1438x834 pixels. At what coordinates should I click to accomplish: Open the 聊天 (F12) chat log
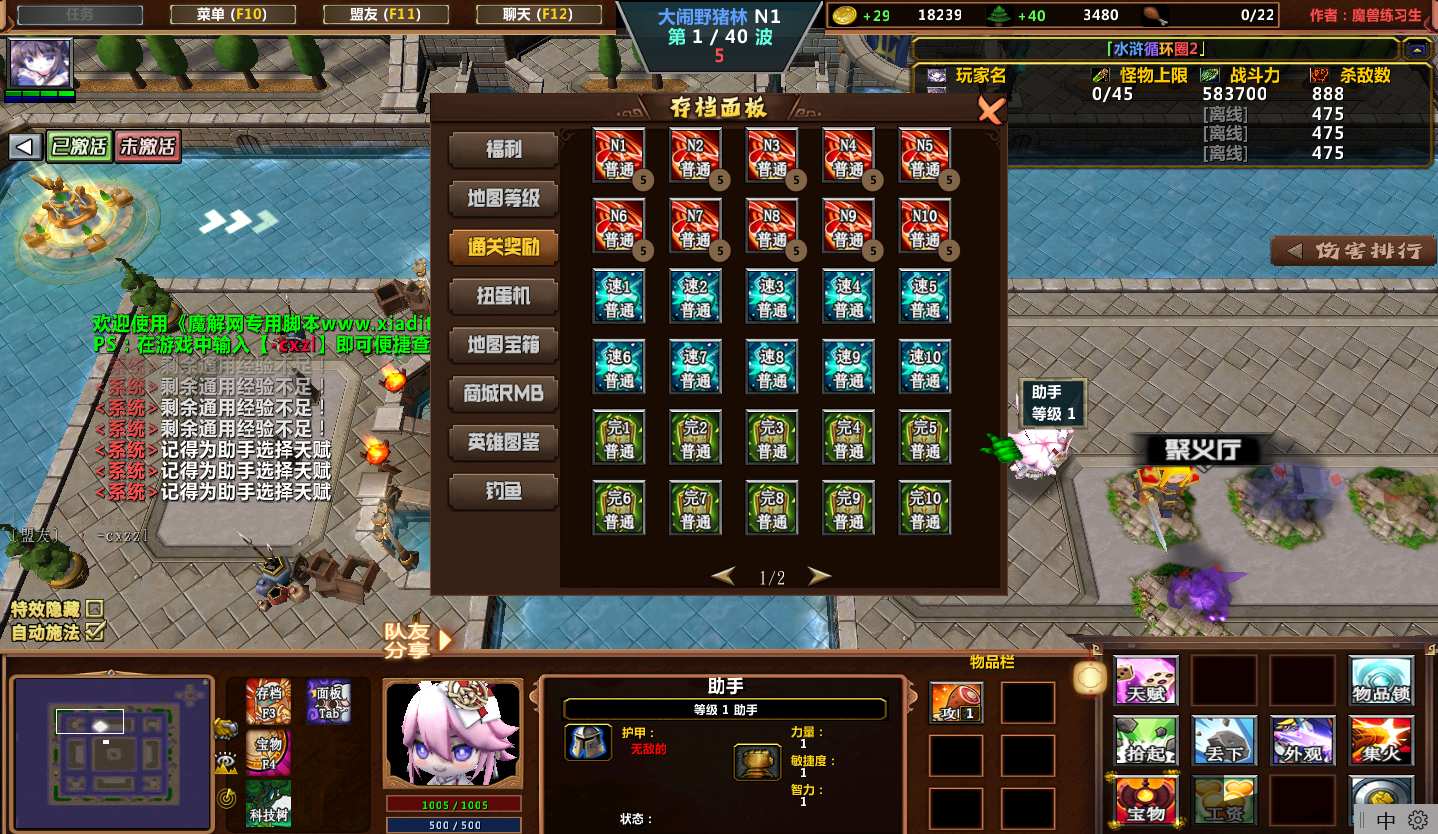538,14
